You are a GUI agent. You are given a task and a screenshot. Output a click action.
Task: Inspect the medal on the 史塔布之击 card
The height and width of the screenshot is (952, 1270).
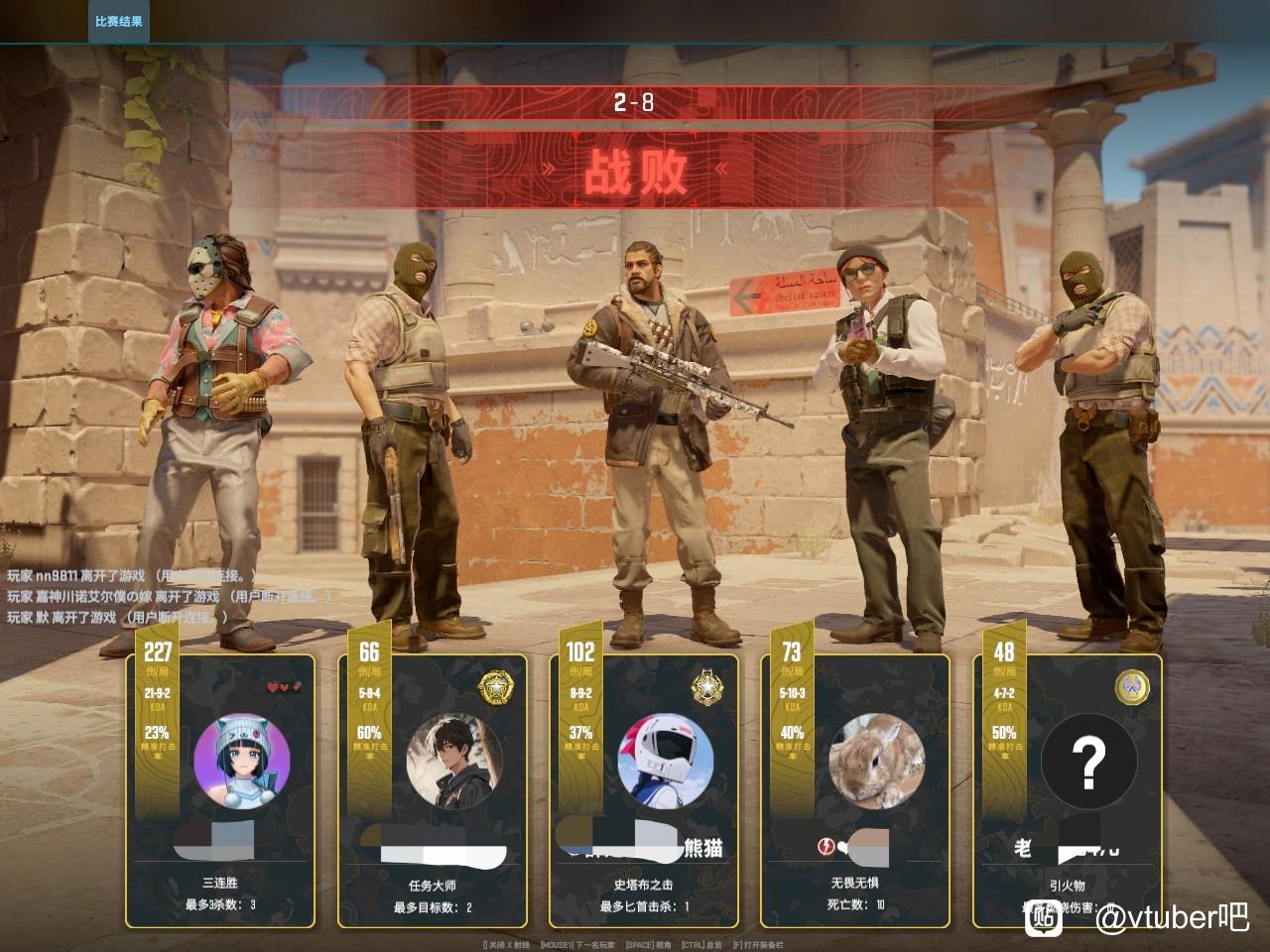coord(706,685)
